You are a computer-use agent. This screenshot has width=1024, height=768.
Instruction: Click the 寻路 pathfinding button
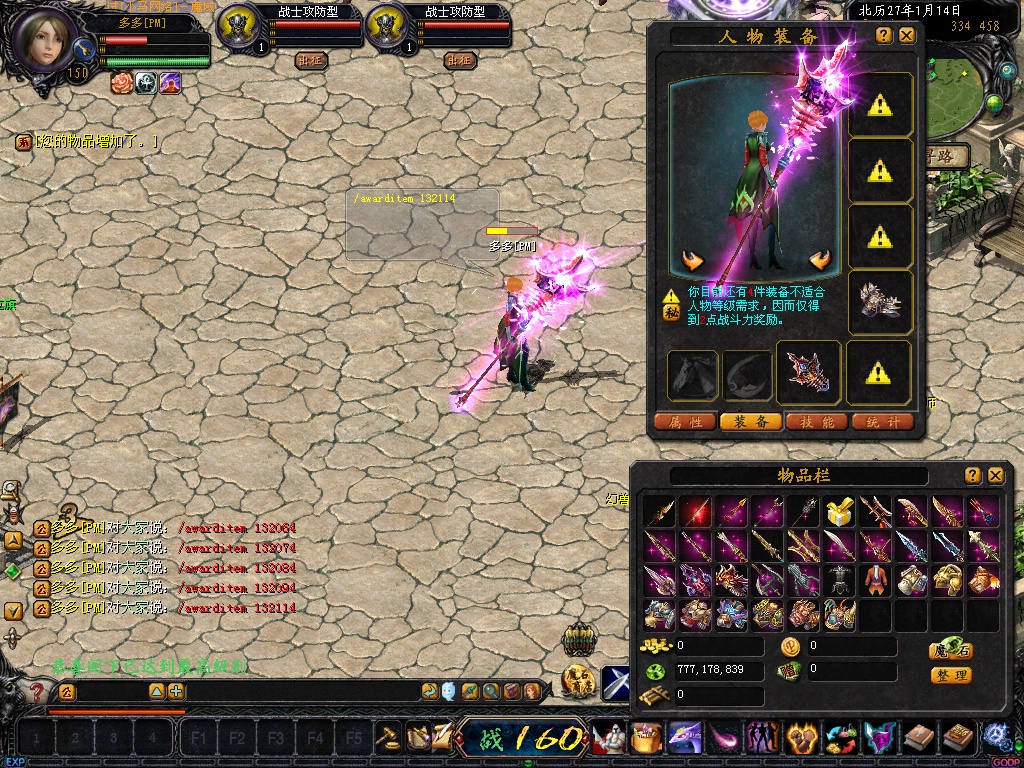946,157
